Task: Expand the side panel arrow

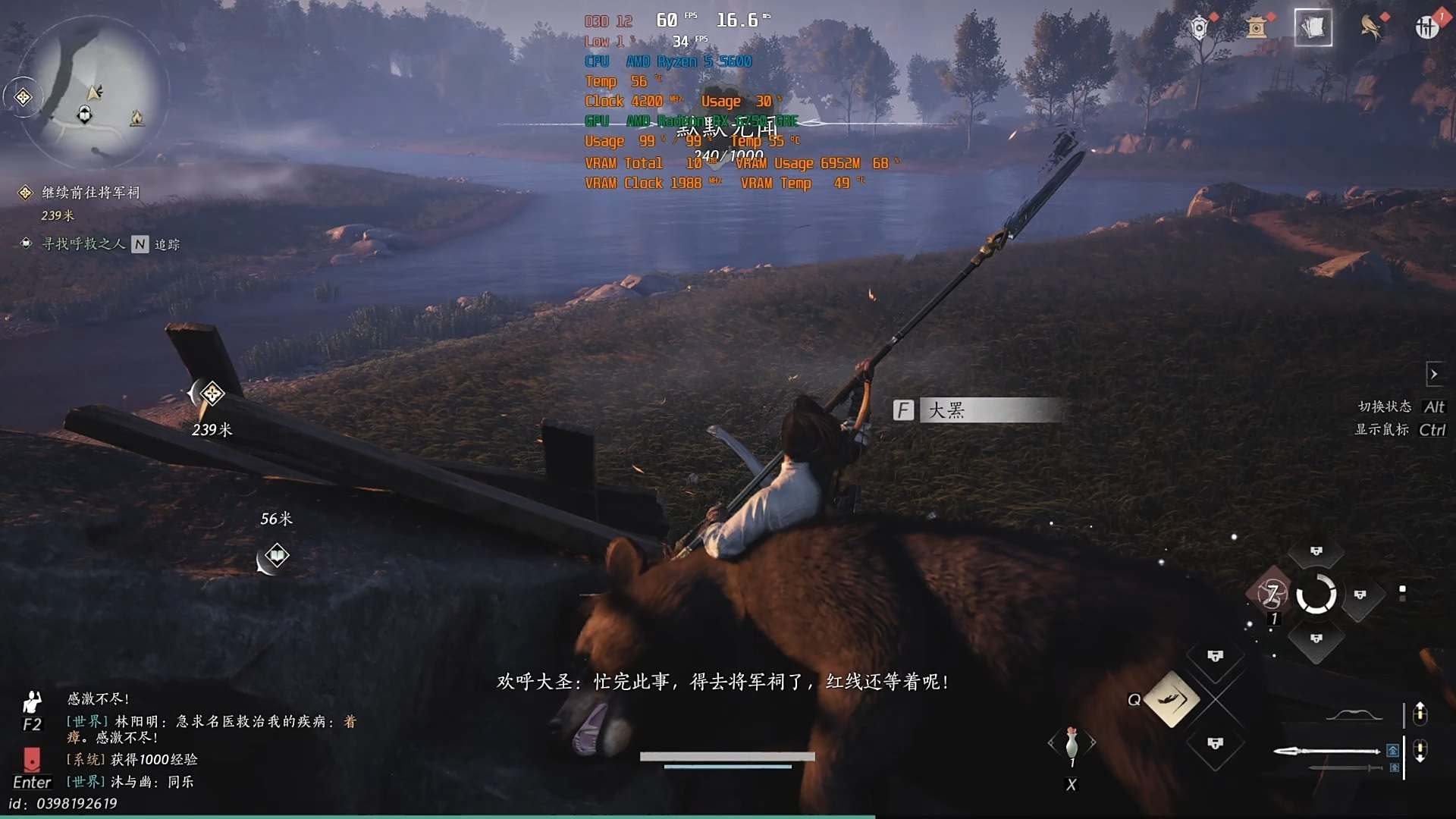Action: [x=1433, y=374]
